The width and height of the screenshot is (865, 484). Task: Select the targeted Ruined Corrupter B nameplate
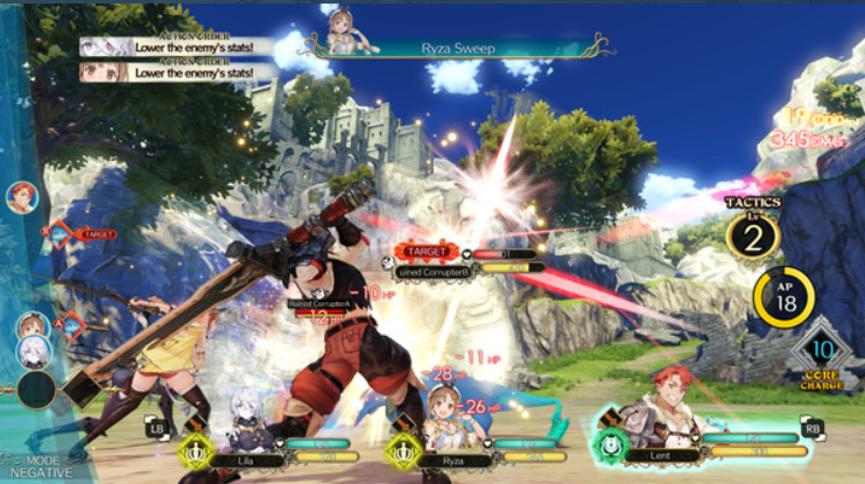(468, 268)
